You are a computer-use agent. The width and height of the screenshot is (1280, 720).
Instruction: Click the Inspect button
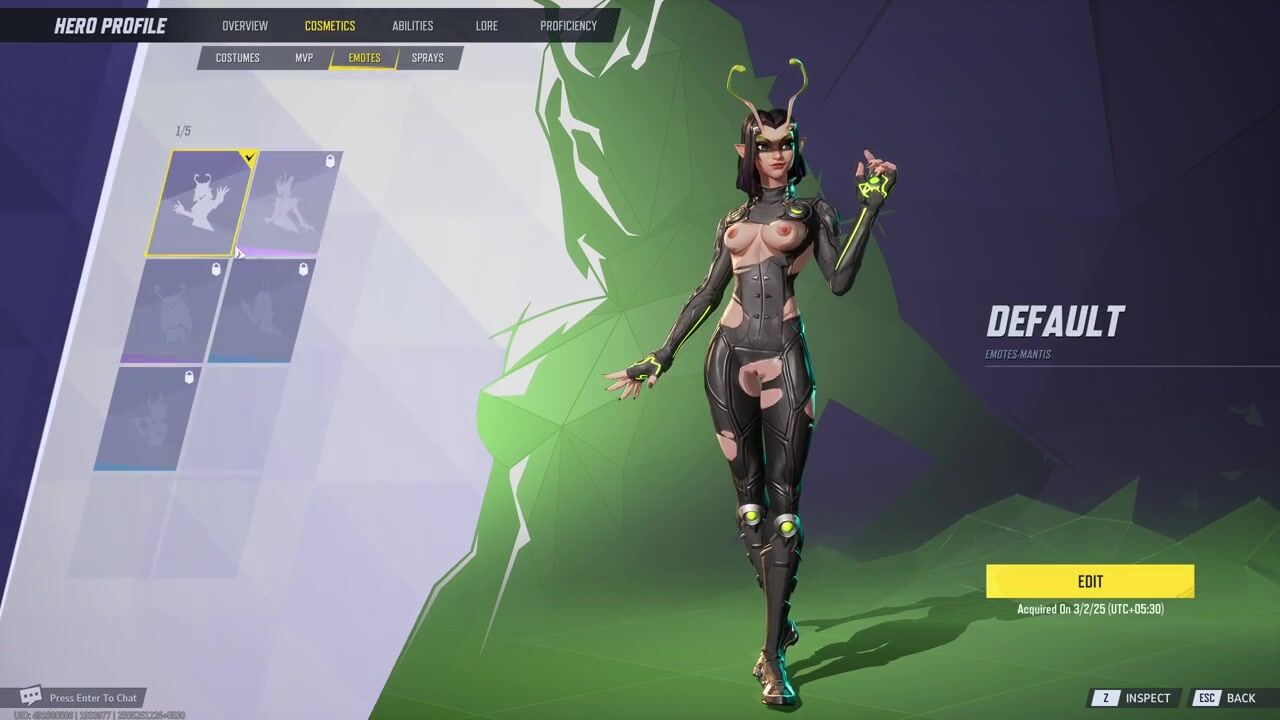1135,698
